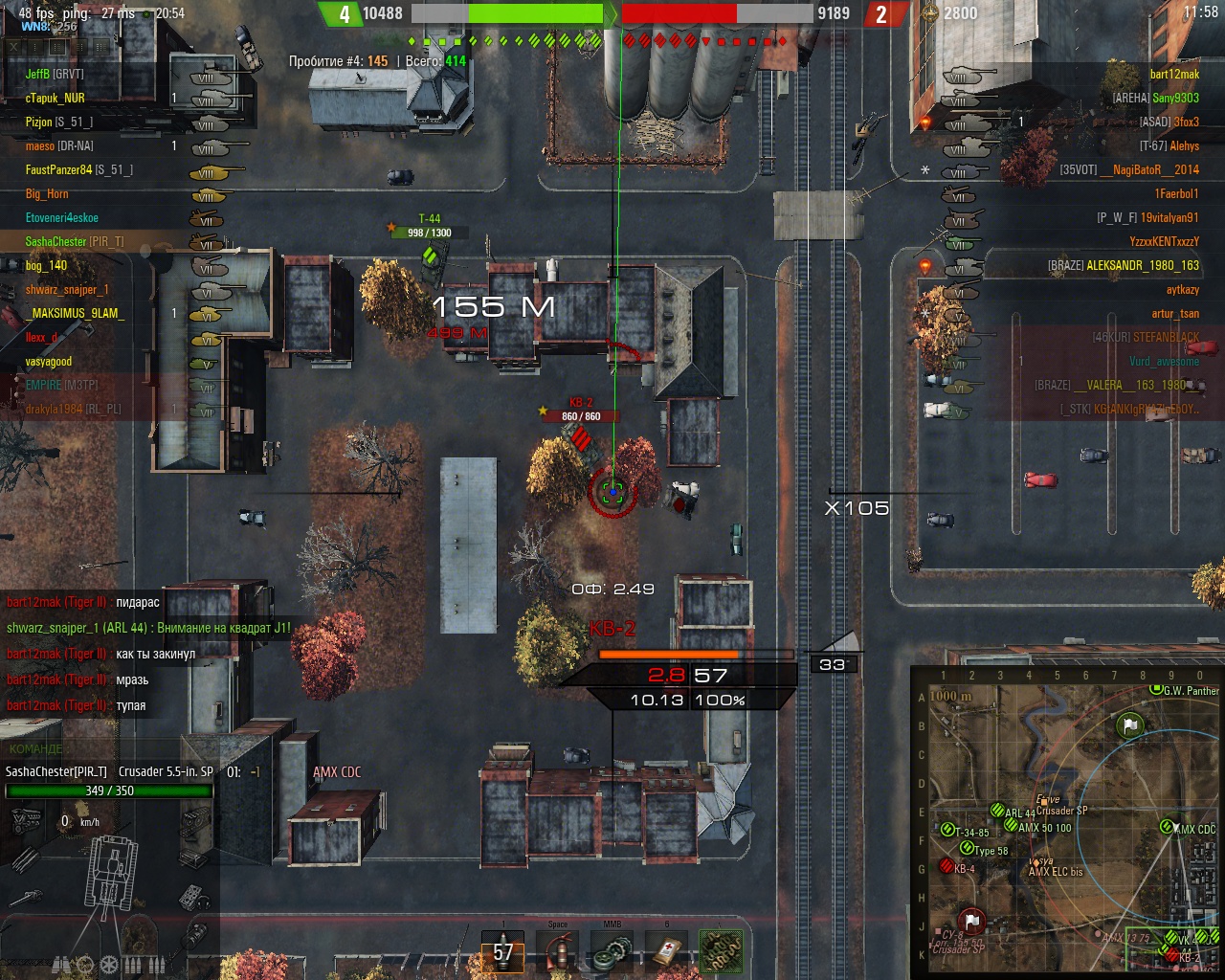Click shwarz_snajper_1's chat message about J1

[x=148, y=629]
